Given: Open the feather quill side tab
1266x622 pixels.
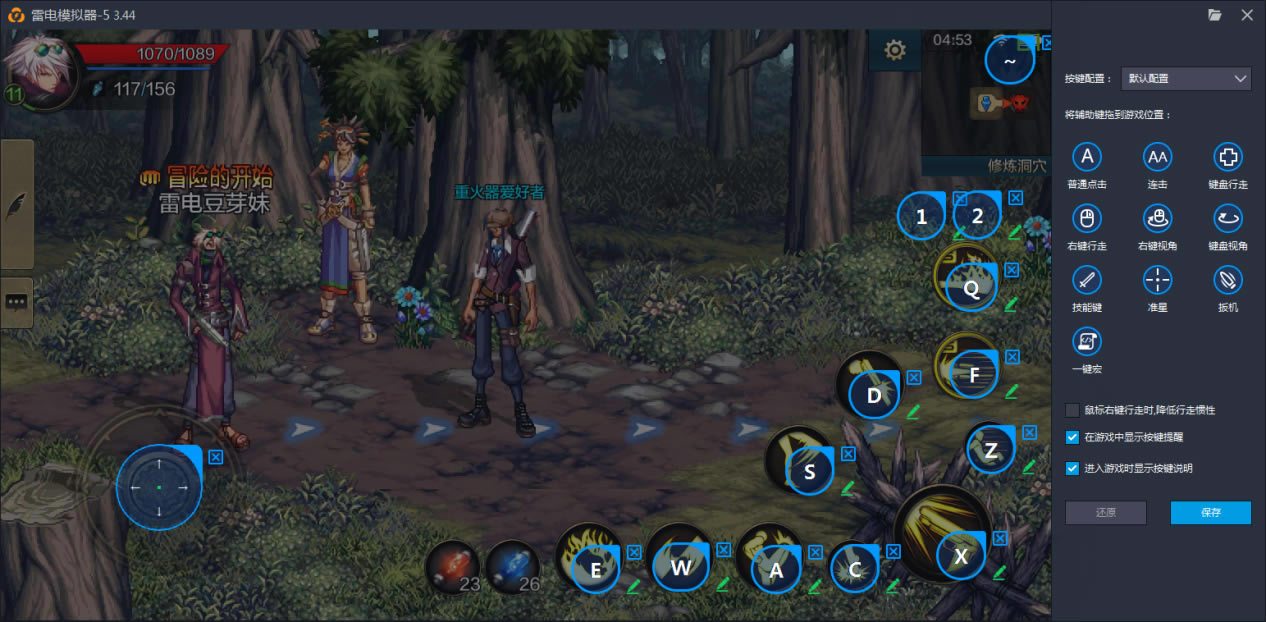Looking at the screenshot, I should coord(17,204).
